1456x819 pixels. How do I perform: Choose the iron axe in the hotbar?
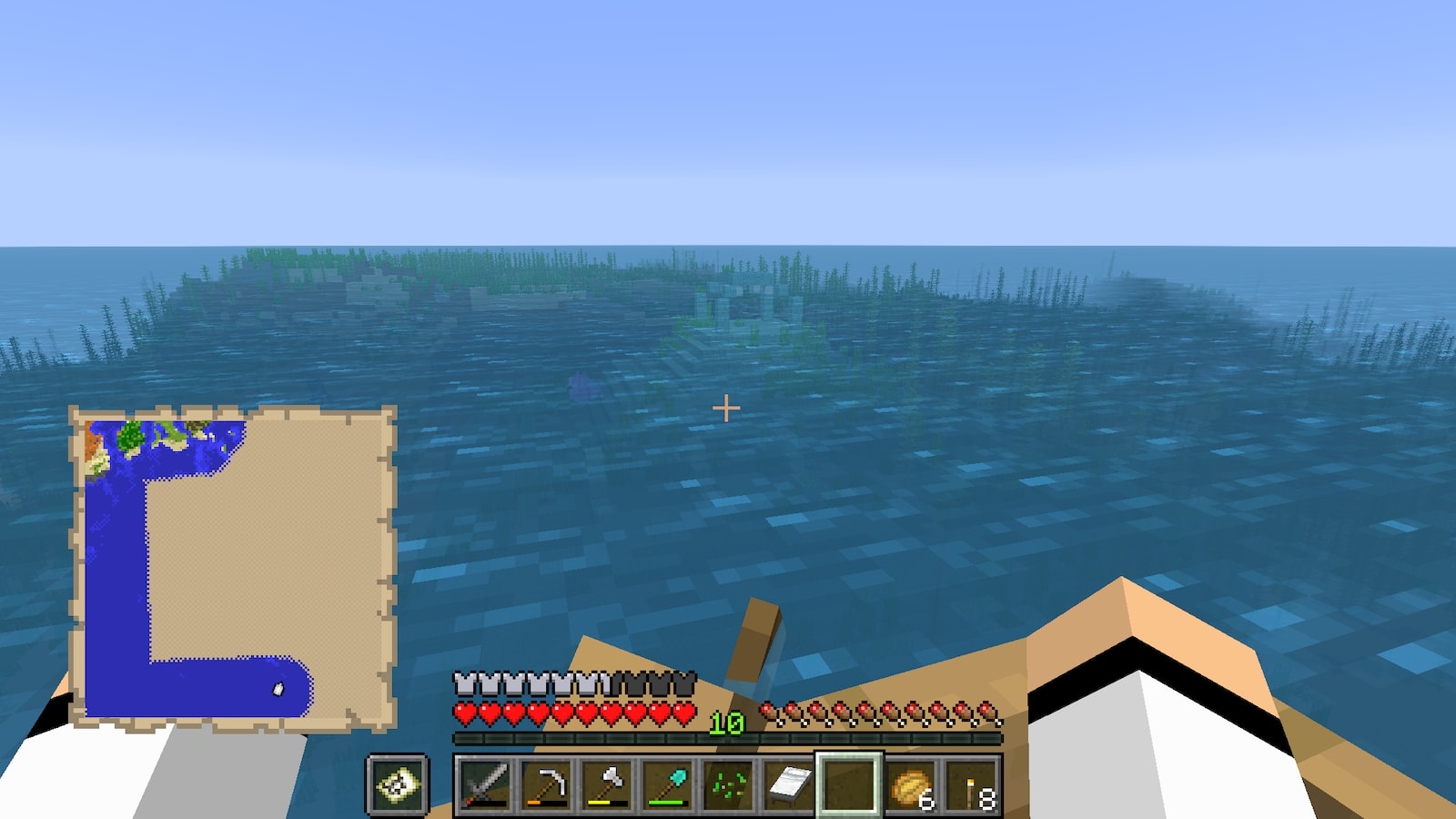607,784
